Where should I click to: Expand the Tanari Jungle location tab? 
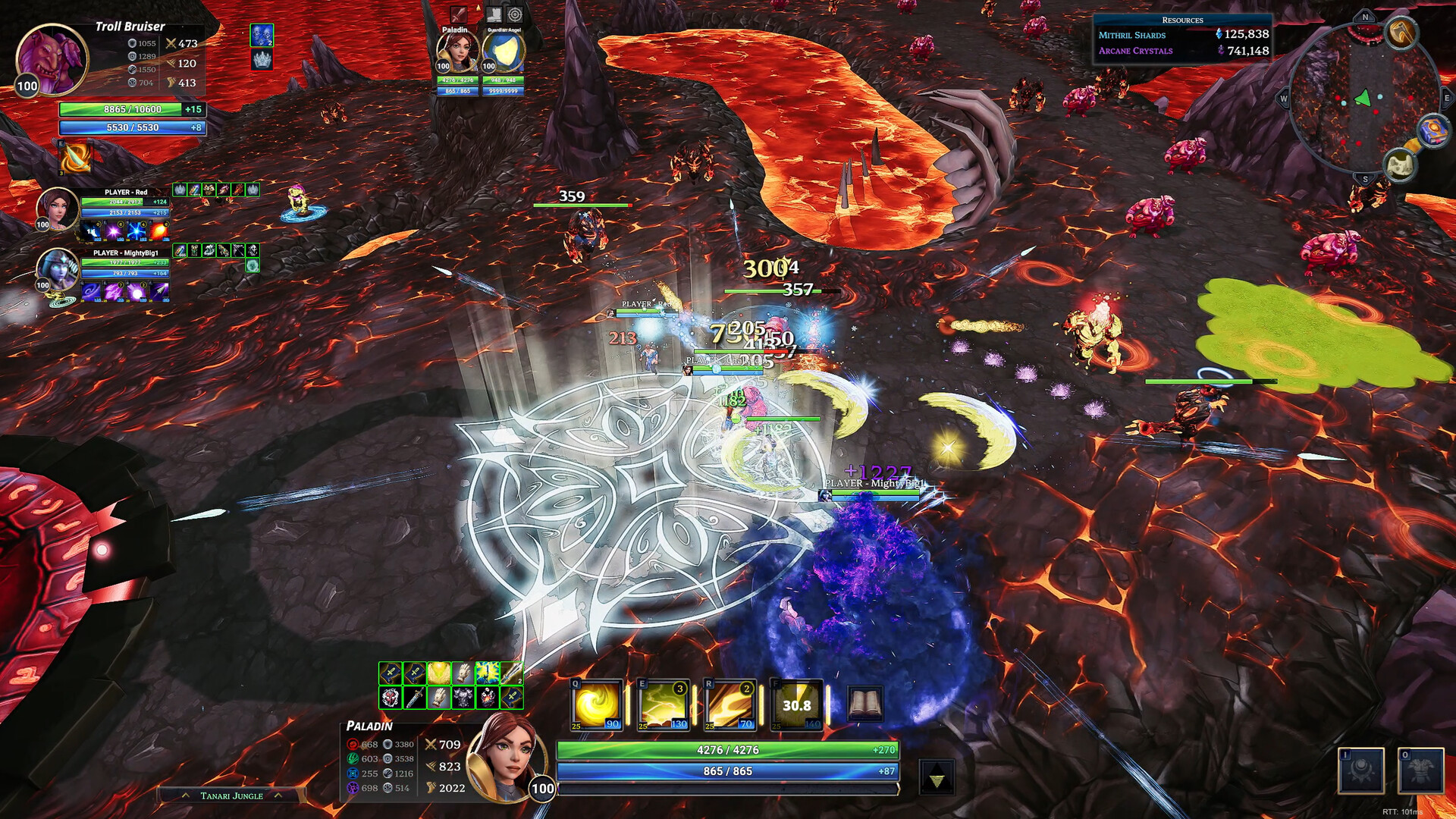(x=232, y=795)
